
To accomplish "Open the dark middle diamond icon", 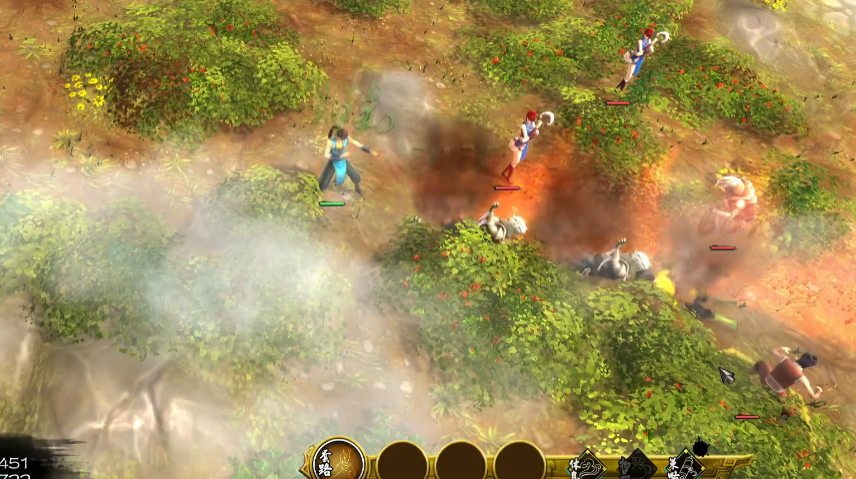I will pos(636,467).
